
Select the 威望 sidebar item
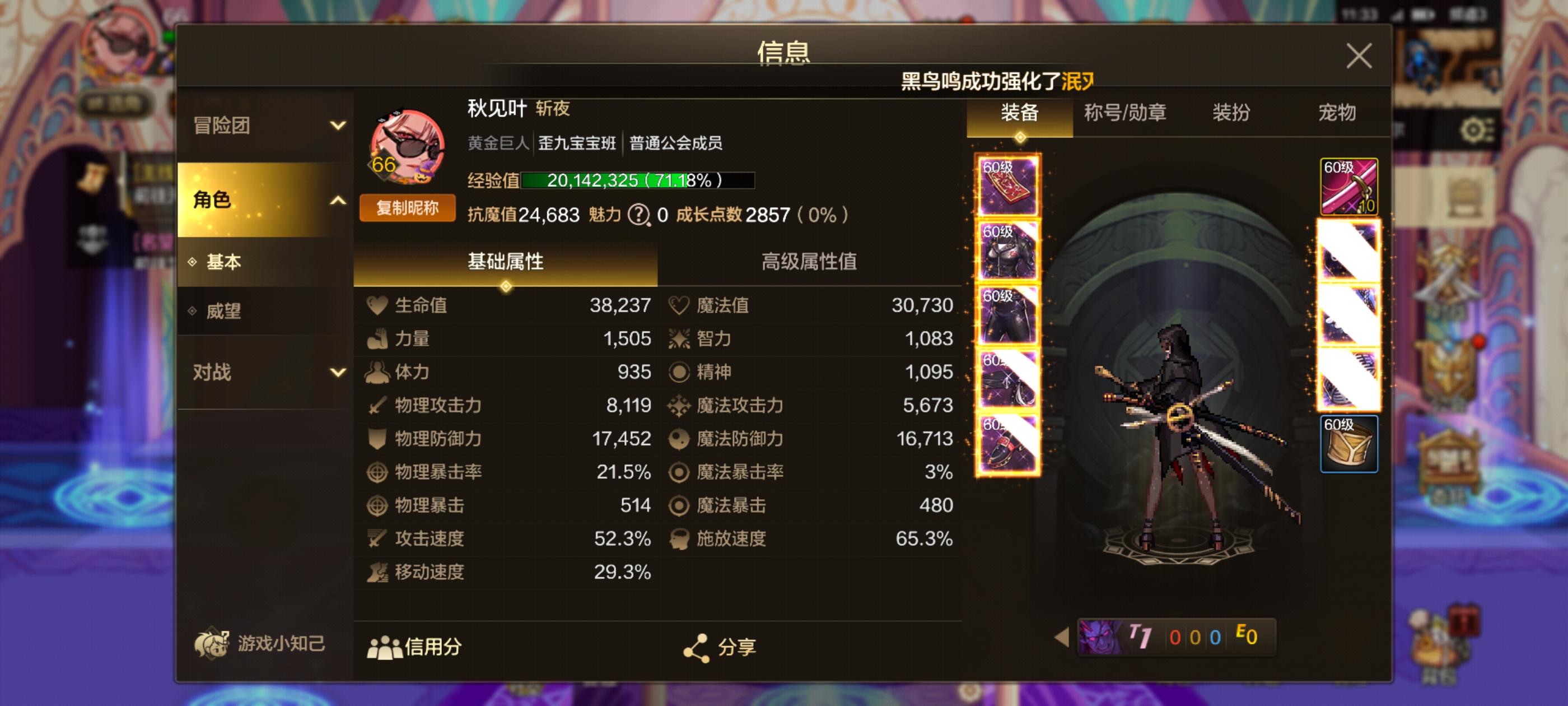click(224, 312)
